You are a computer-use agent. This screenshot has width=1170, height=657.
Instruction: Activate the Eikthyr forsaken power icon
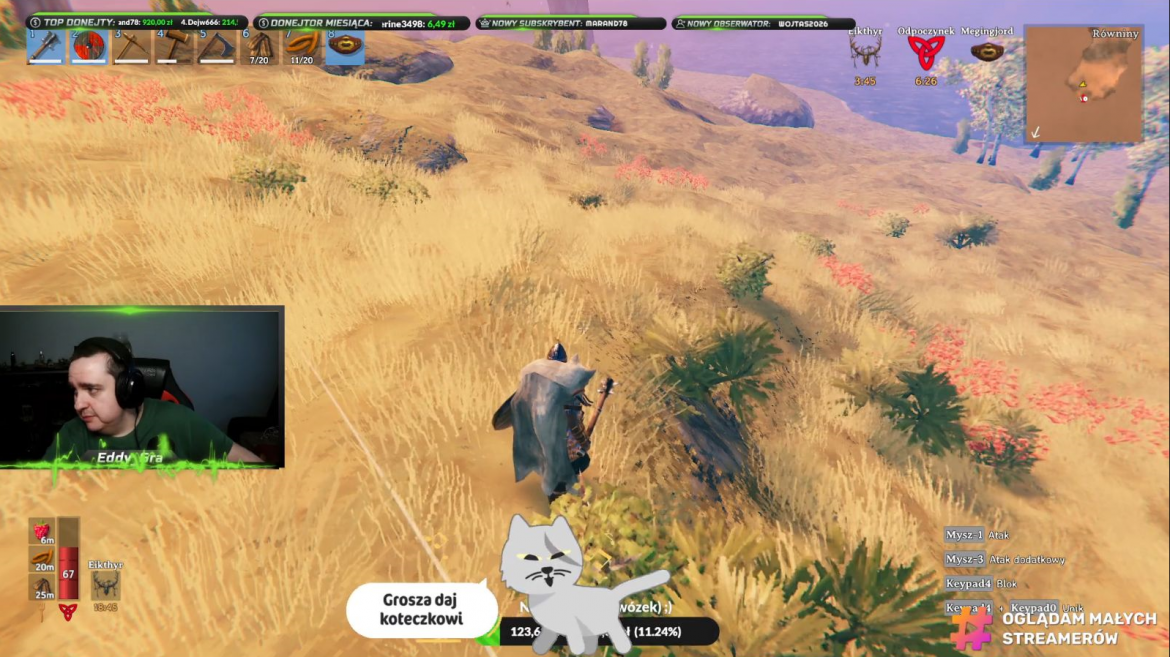(105, 586)
